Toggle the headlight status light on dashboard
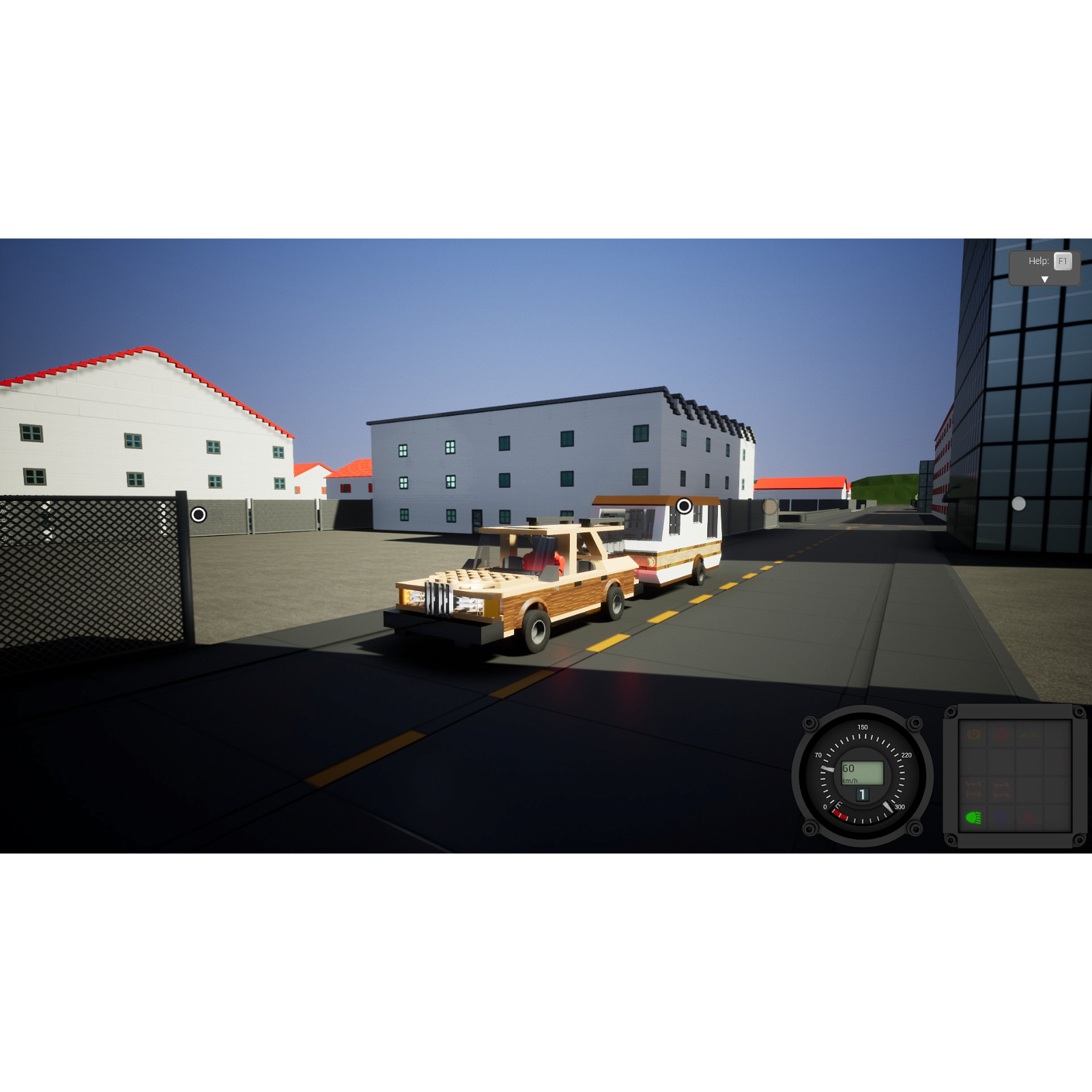Viewport: 1092px width, 1092px height. 974,818
